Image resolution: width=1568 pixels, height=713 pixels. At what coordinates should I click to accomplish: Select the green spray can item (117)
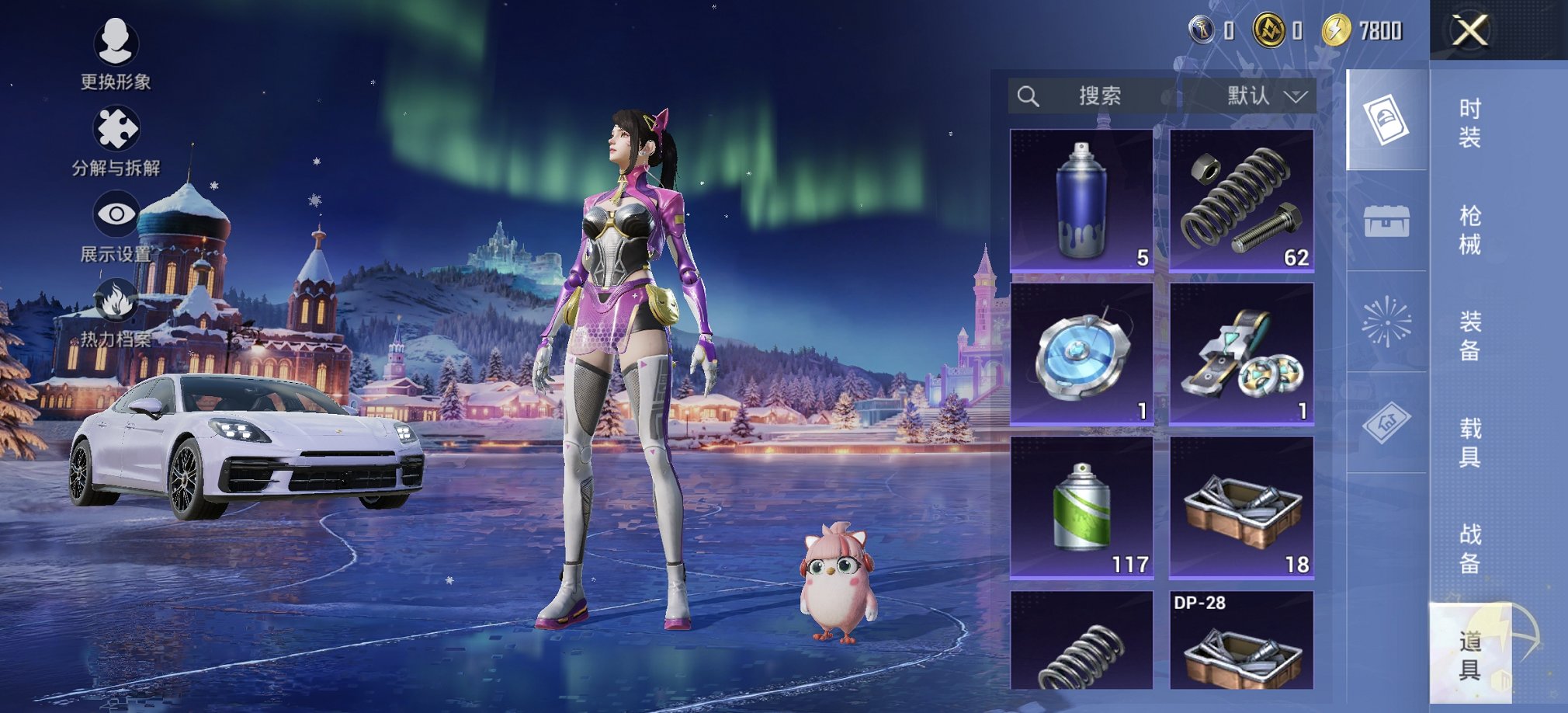pos(1081,507)
